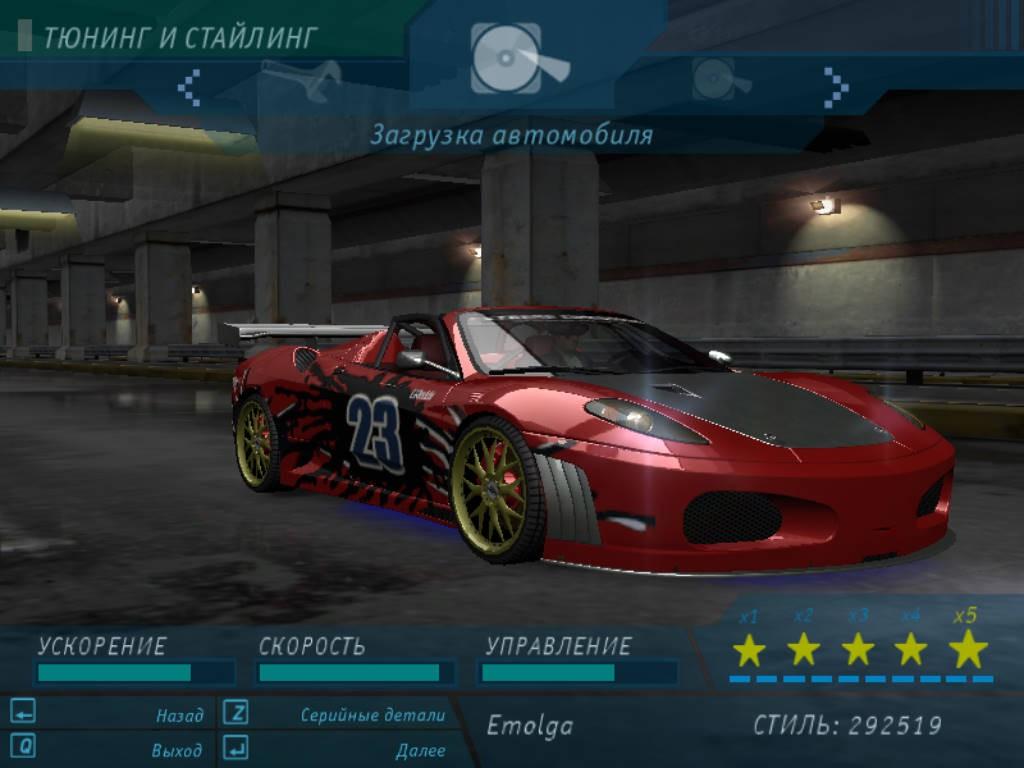Click the right arrow in the top carousel
This screenshot has width=1024, height=768.
836,87
